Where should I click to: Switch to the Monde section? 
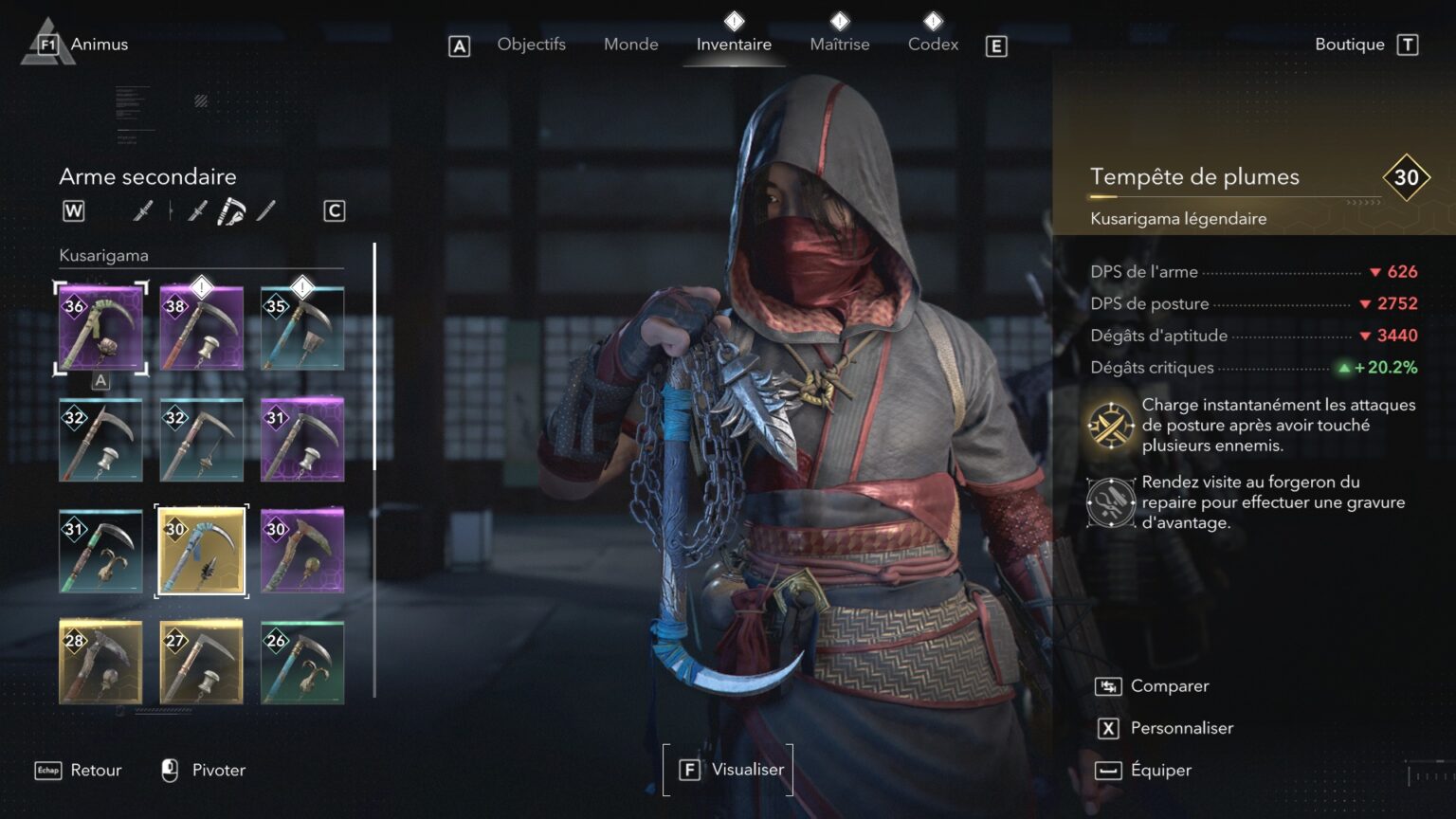630,44
